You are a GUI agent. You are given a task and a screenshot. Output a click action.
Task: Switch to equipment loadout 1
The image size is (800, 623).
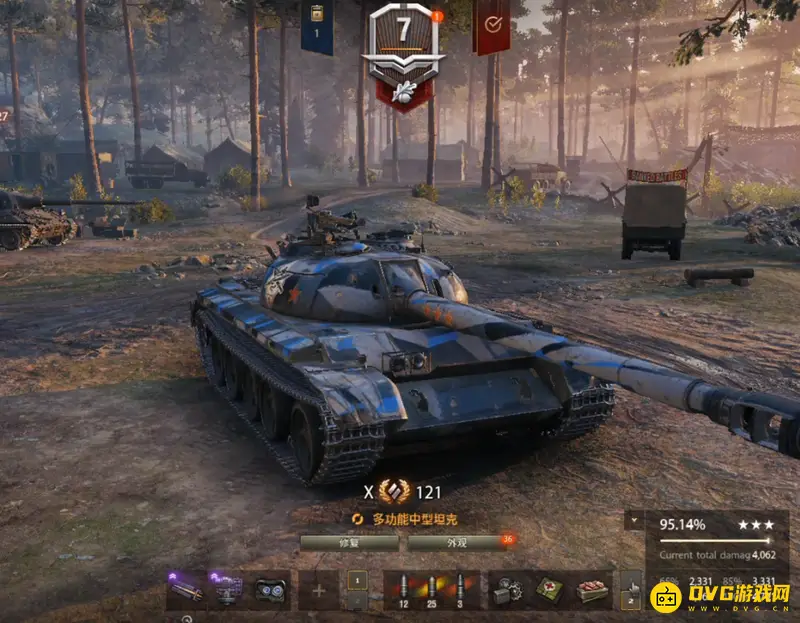coord(357,580)
